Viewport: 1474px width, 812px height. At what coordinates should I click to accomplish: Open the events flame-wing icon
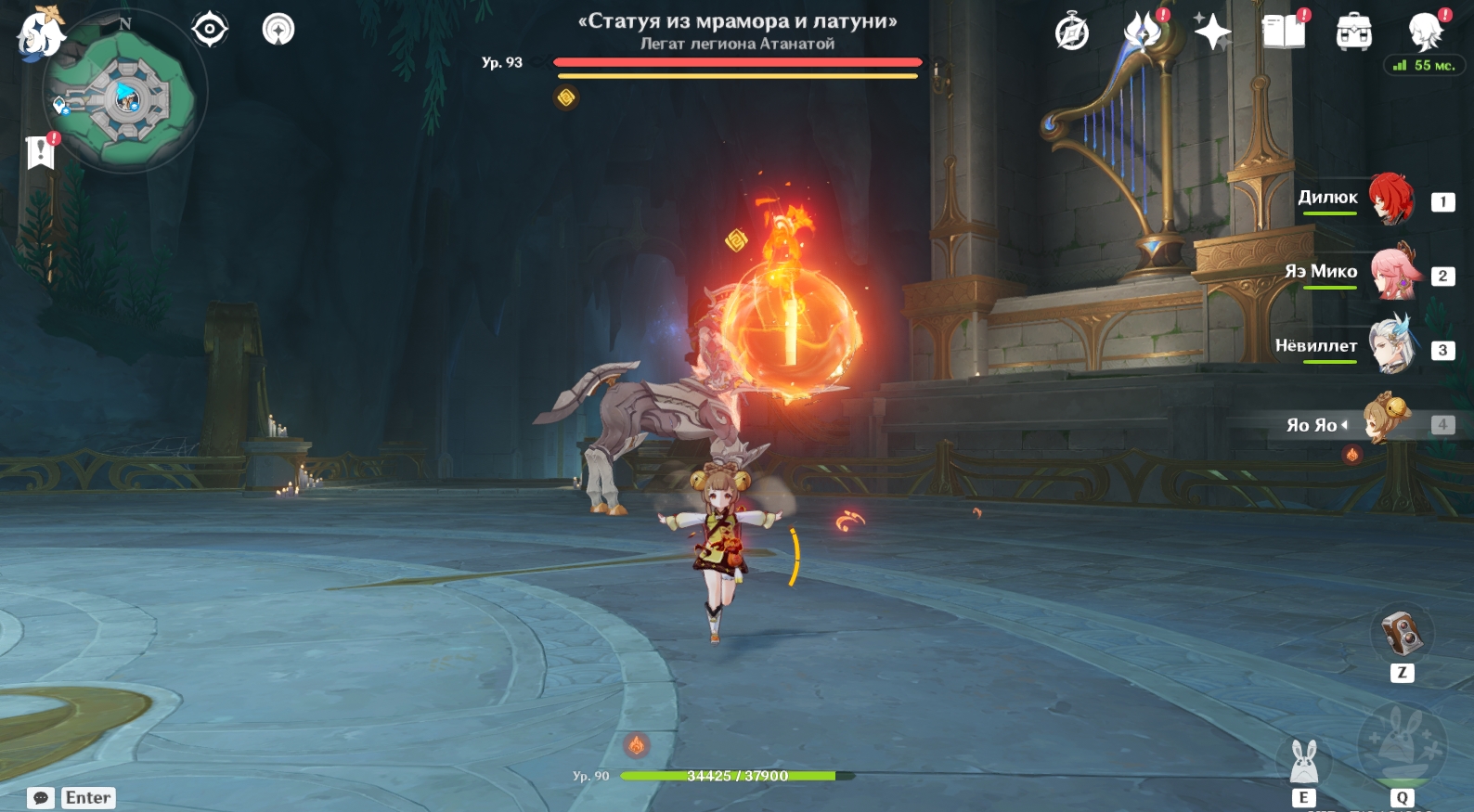coord(1144,32)
